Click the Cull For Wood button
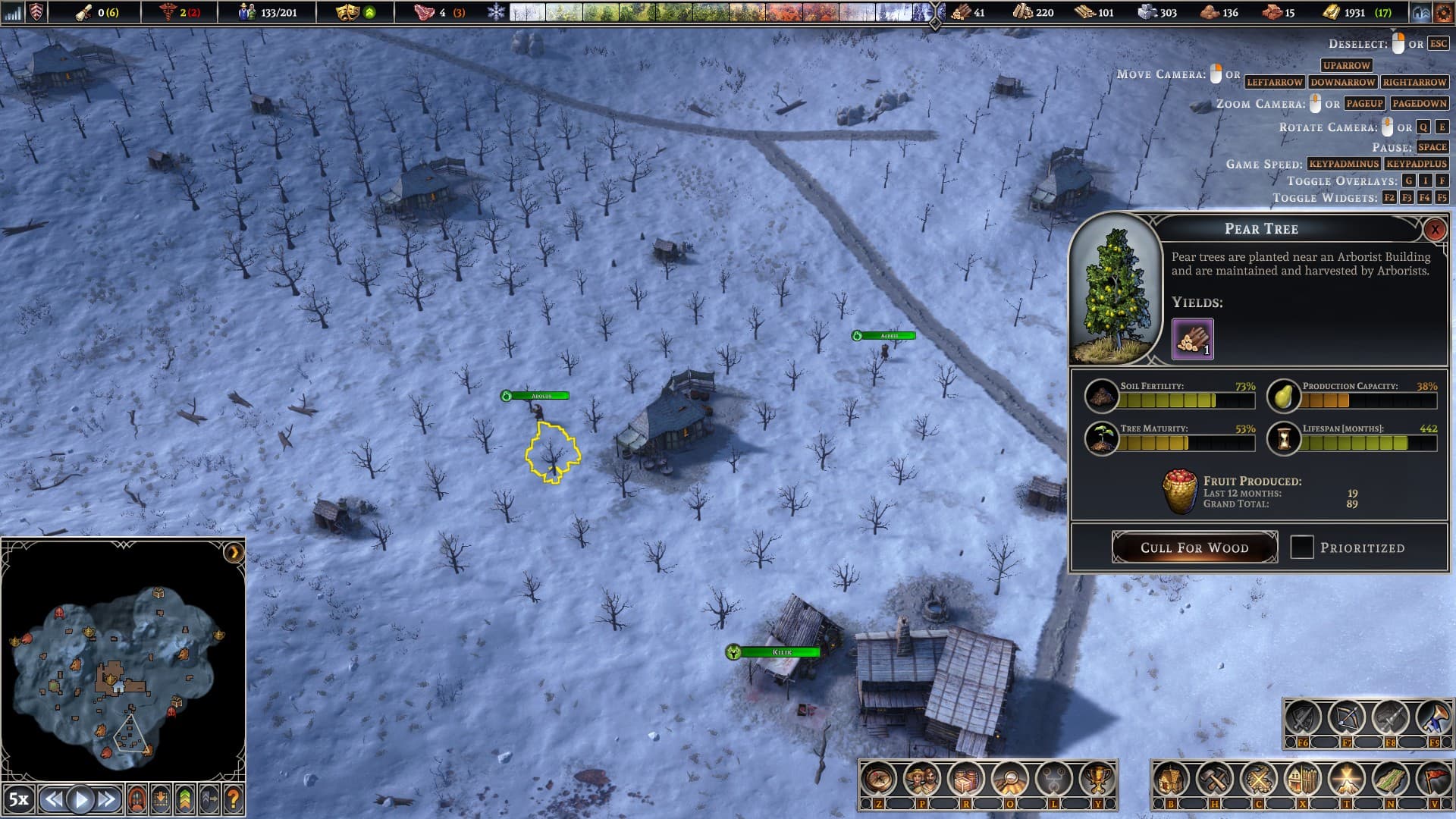The image size is (1456, 819). [1194, 548]
